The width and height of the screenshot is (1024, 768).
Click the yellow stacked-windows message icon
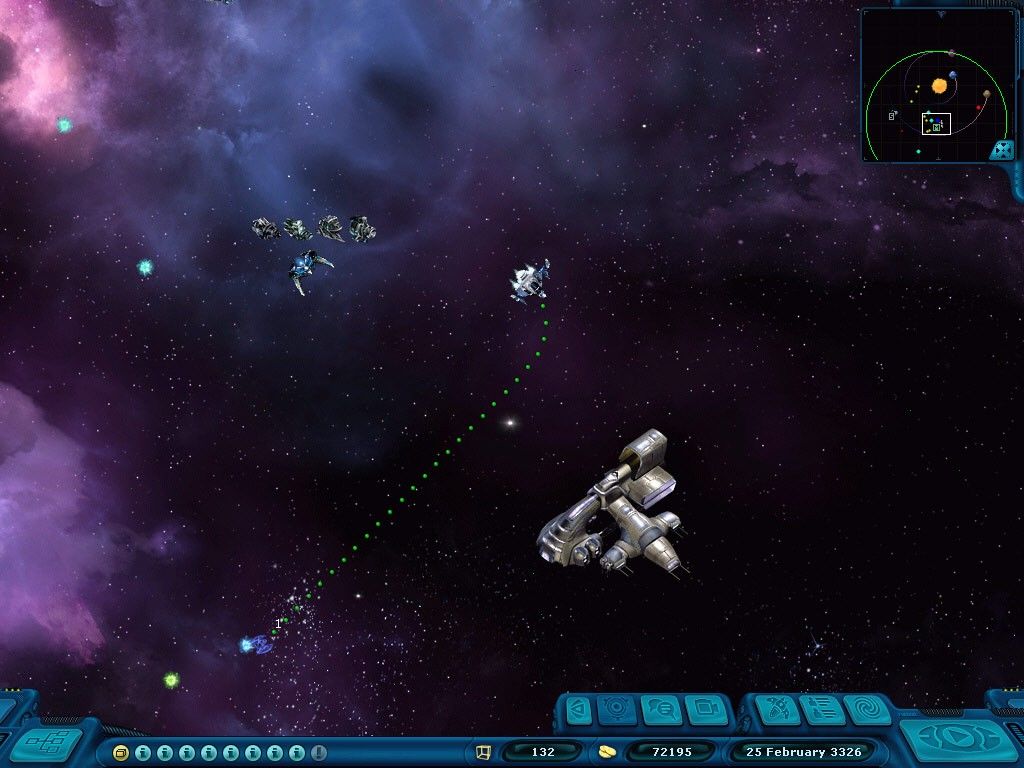121,752
